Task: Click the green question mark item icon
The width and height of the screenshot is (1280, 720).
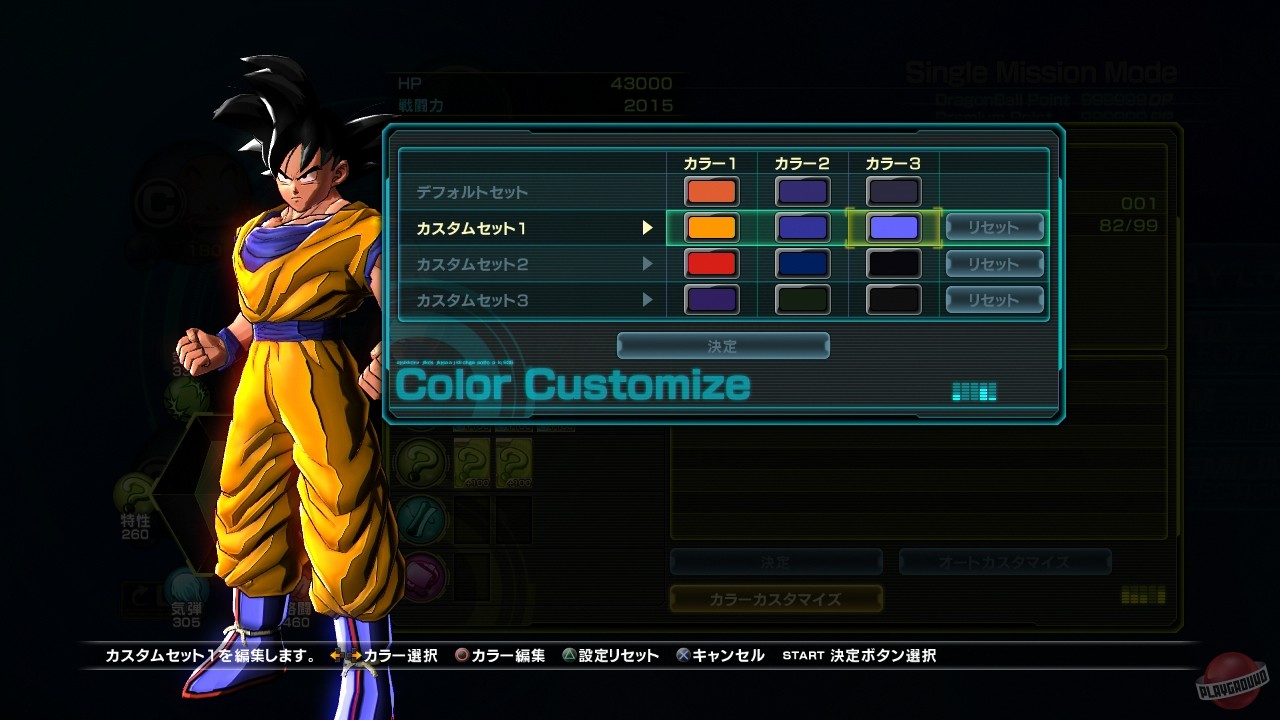Action: (x=422, y=463)
